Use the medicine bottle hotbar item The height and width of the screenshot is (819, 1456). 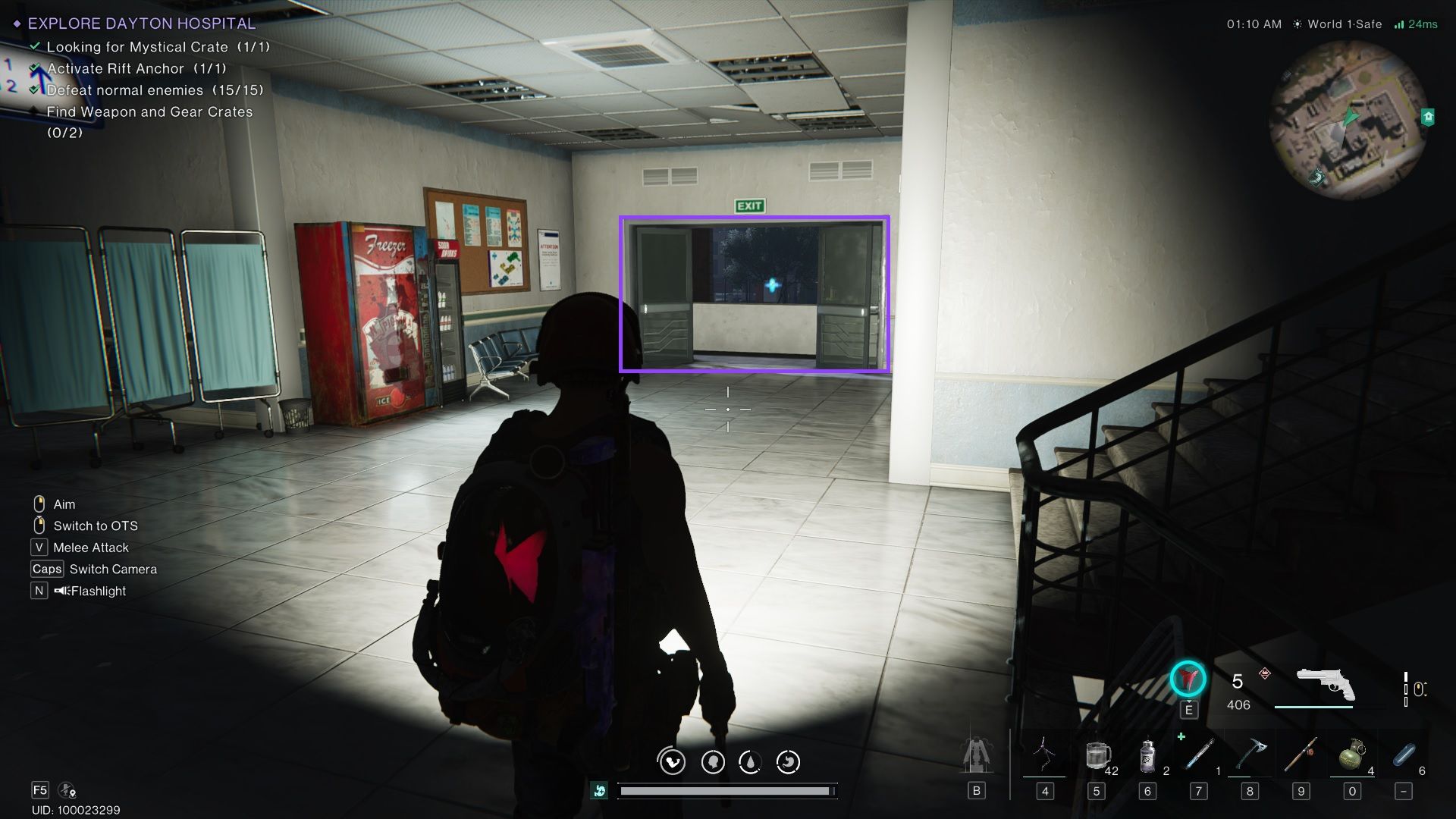pyautogui.click(x=1148, y=756)
